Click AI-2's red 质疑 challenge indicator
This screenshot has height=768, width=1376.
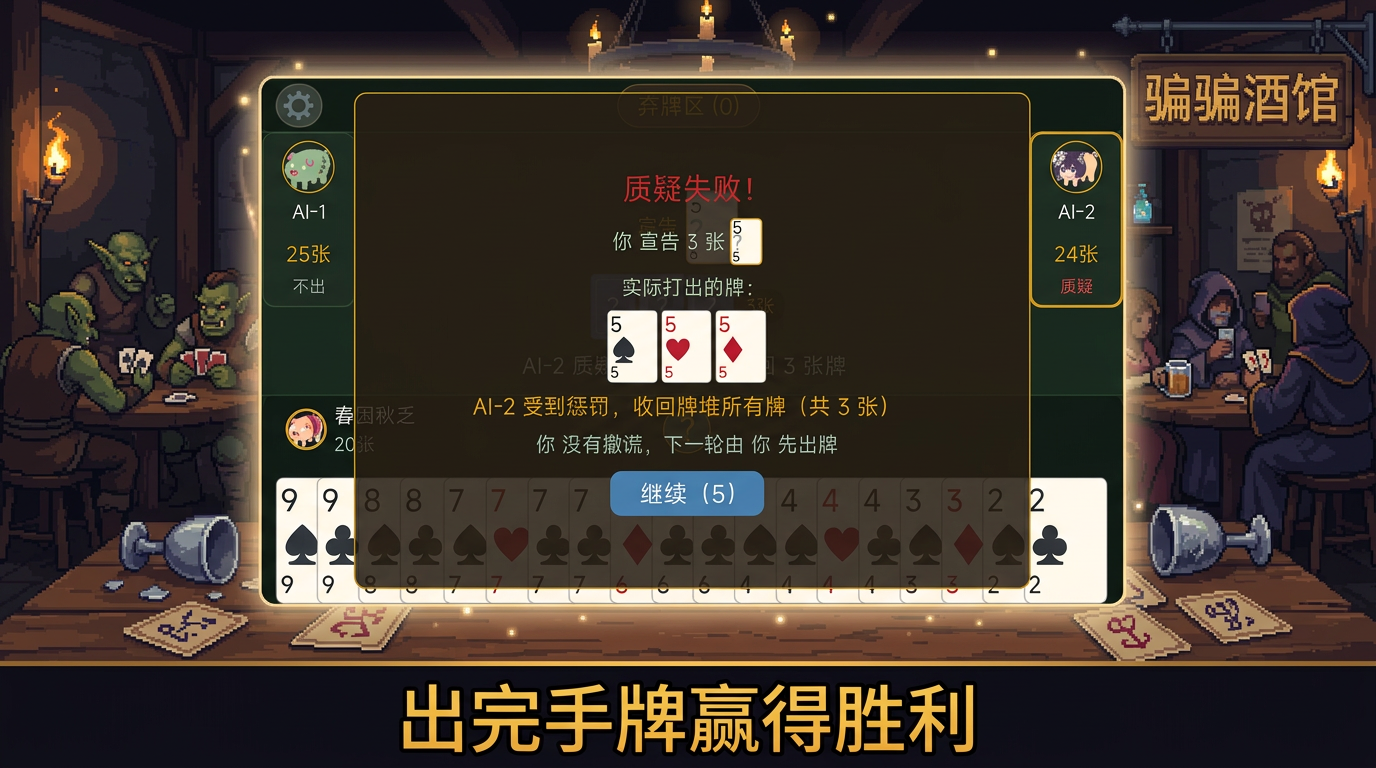1076,285
